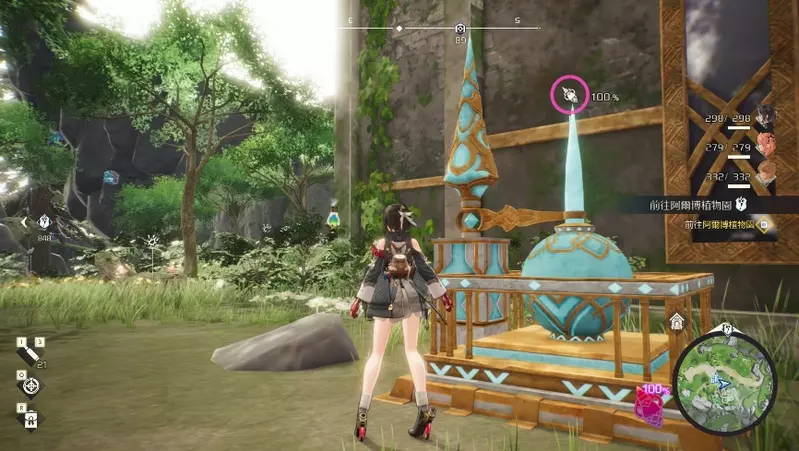The image size is (799, 451).
Task: Activate the crosshair target tool icon
Action: (31, 385)
